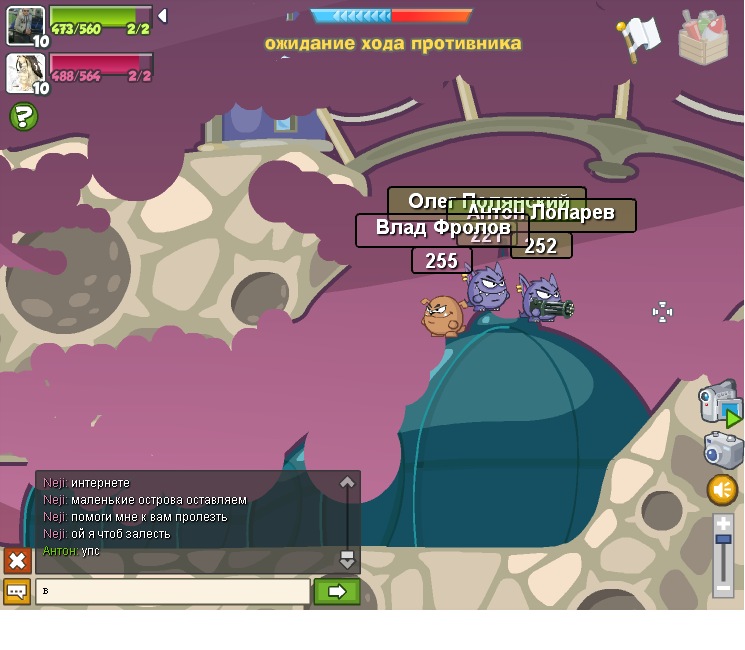Click the orange speech bubble chat button
The height and width of the screenshot is (650, 745).
click(x=17, y=592)
